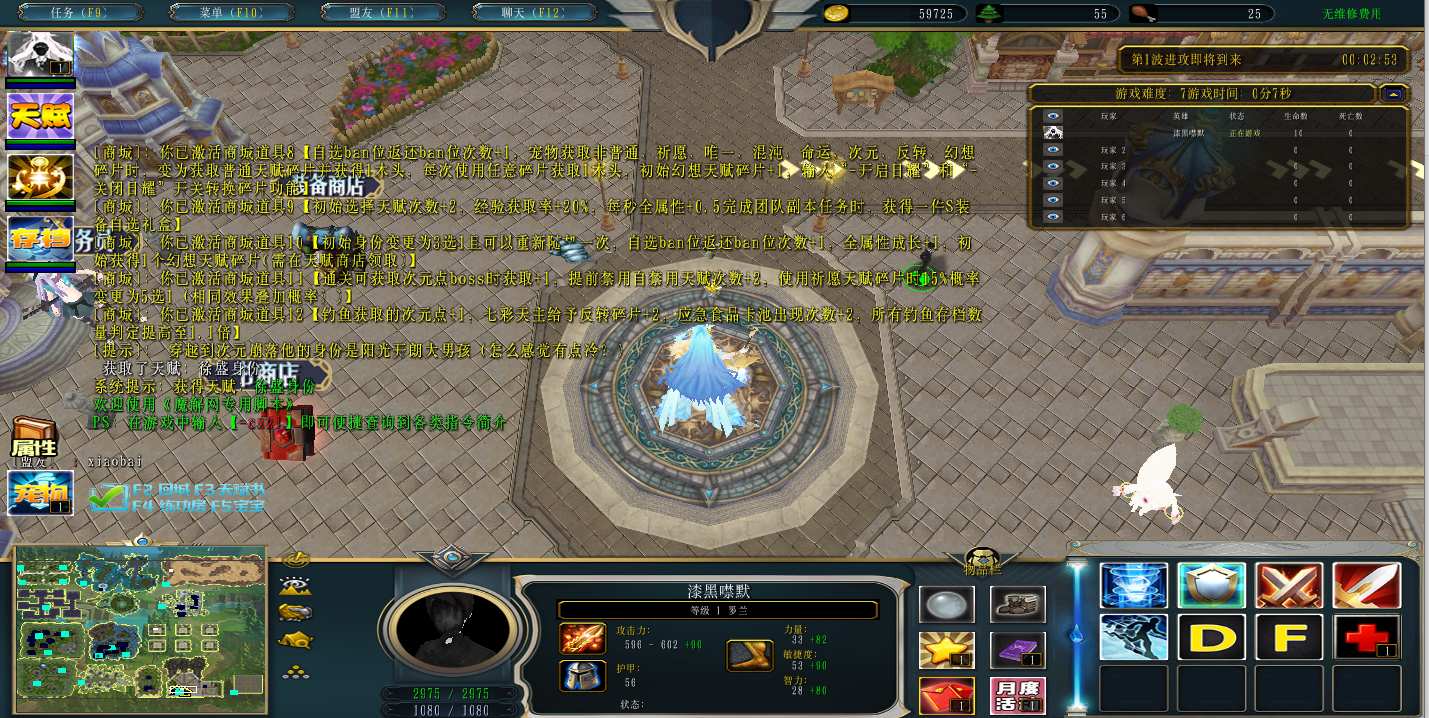Select the purple book inventory item
The image size is (1429, 718).
(1017, 650)
